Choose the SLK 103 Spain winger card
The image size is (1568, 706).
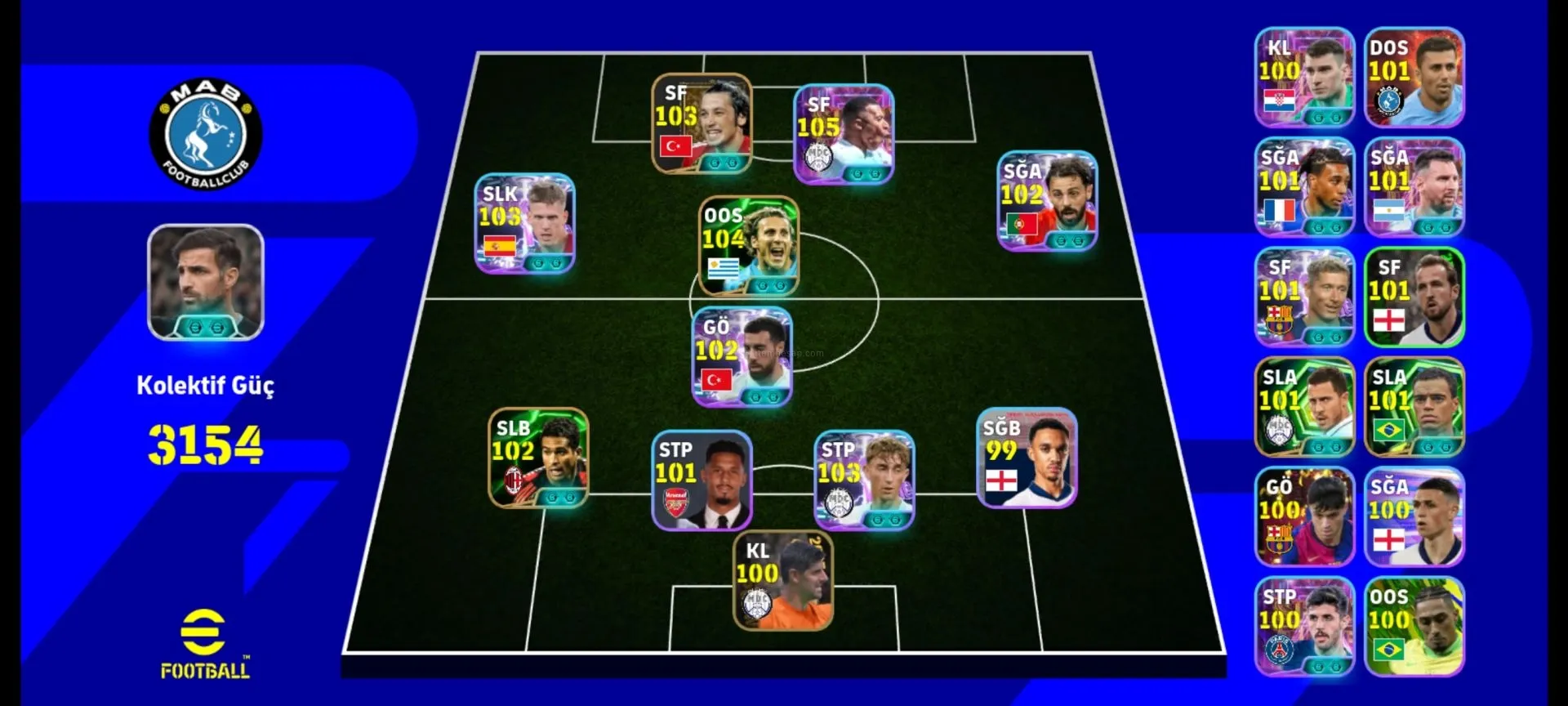[x=524, y=223]
